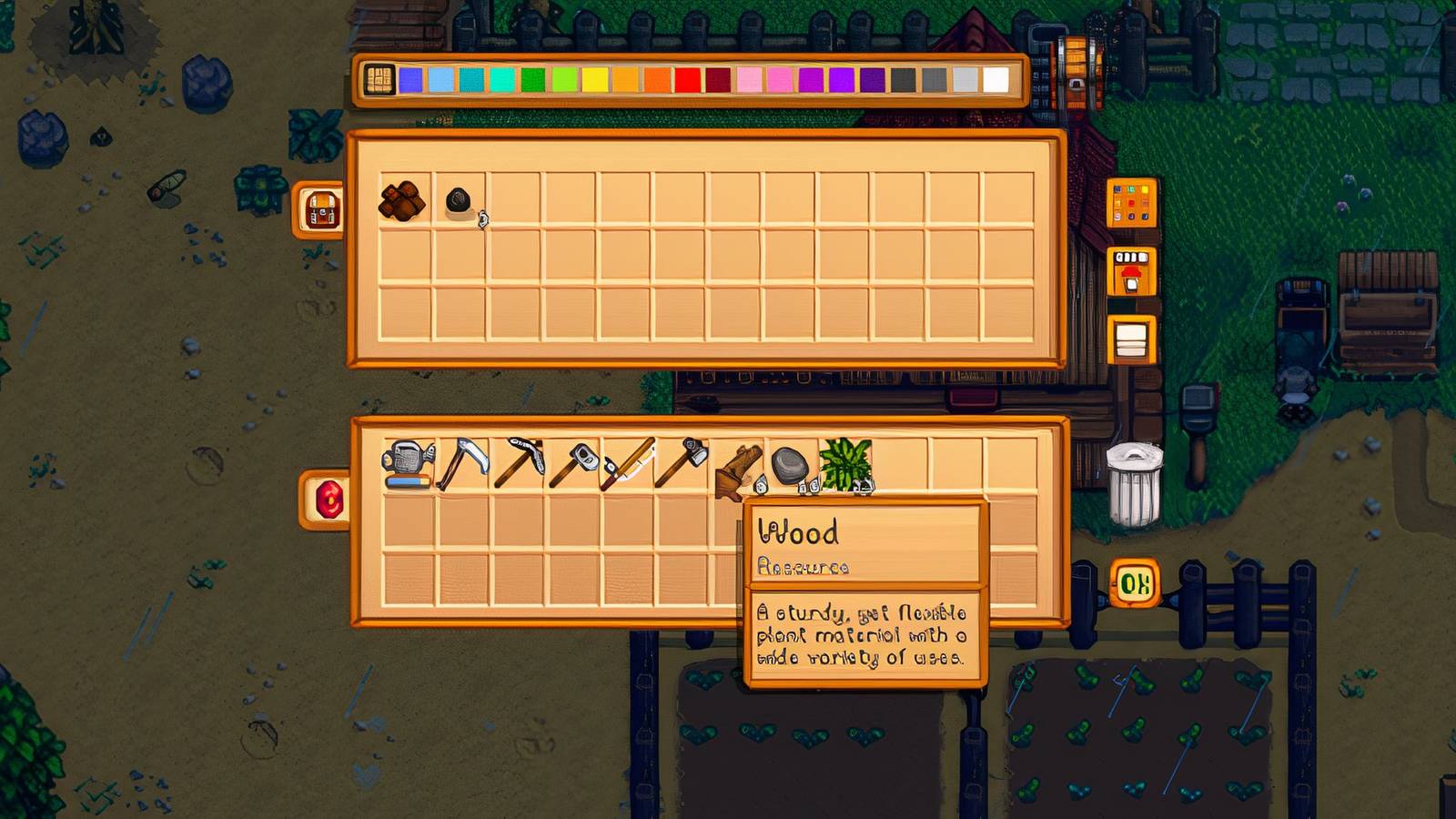Select the stone in the inventory
Viewport: 1456px width, 819px height.
pos(790,466)
